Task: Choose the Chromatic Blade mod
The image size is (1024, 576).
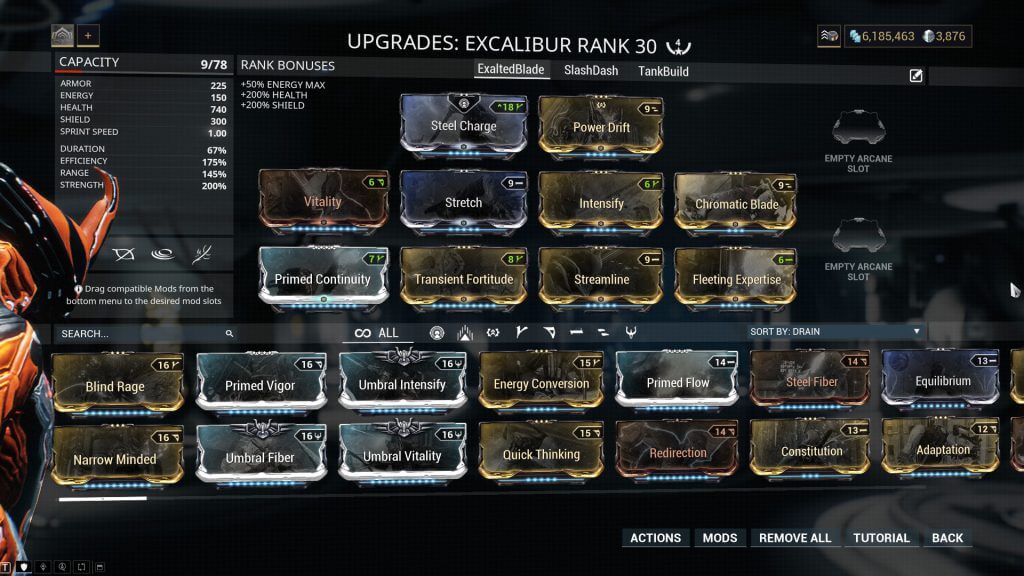Action: click(736, 203)
